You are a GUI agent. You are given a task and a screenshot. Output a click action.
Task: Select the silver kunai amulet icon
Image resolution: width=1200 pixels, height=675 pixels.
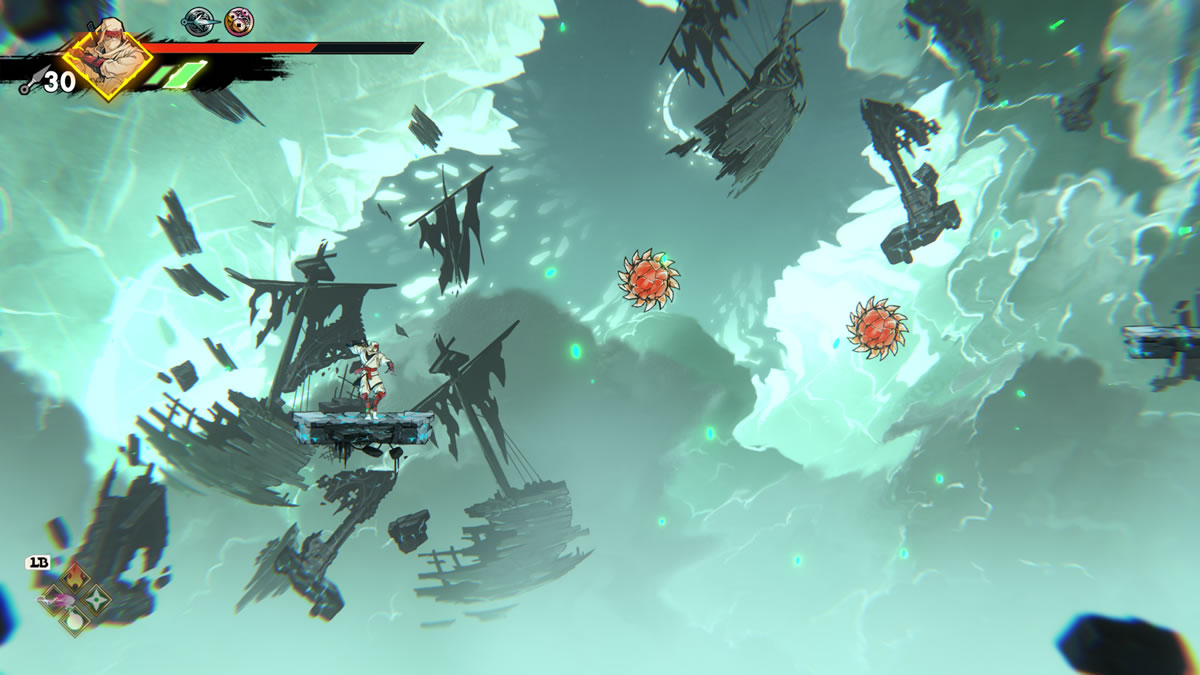(197, 19)
